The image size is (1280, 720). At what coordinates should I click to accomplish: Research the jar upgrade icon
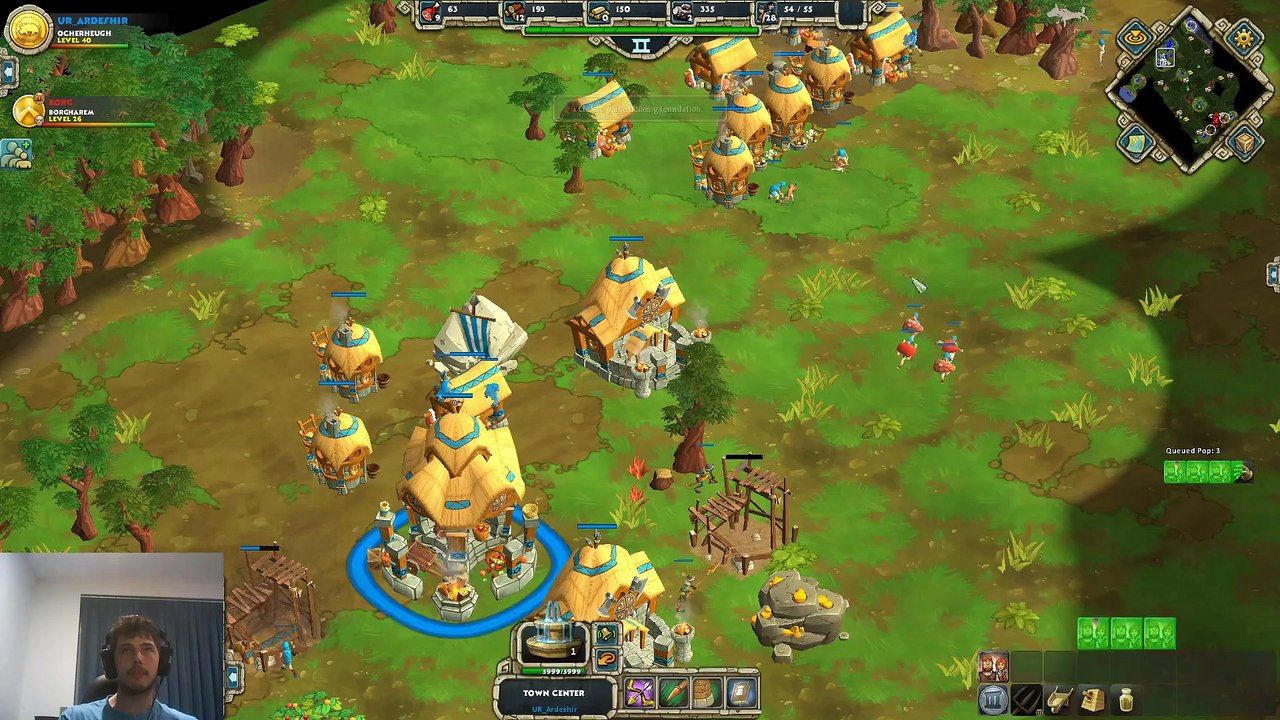point(1126,700)
